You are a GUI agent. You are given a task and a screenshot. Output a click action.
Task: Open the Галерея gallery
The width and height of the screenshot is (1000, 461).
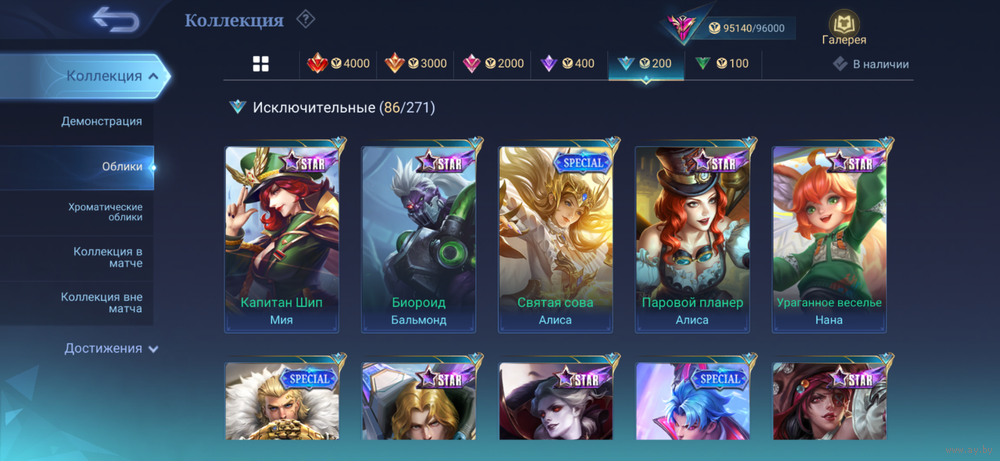pos(843,28)
